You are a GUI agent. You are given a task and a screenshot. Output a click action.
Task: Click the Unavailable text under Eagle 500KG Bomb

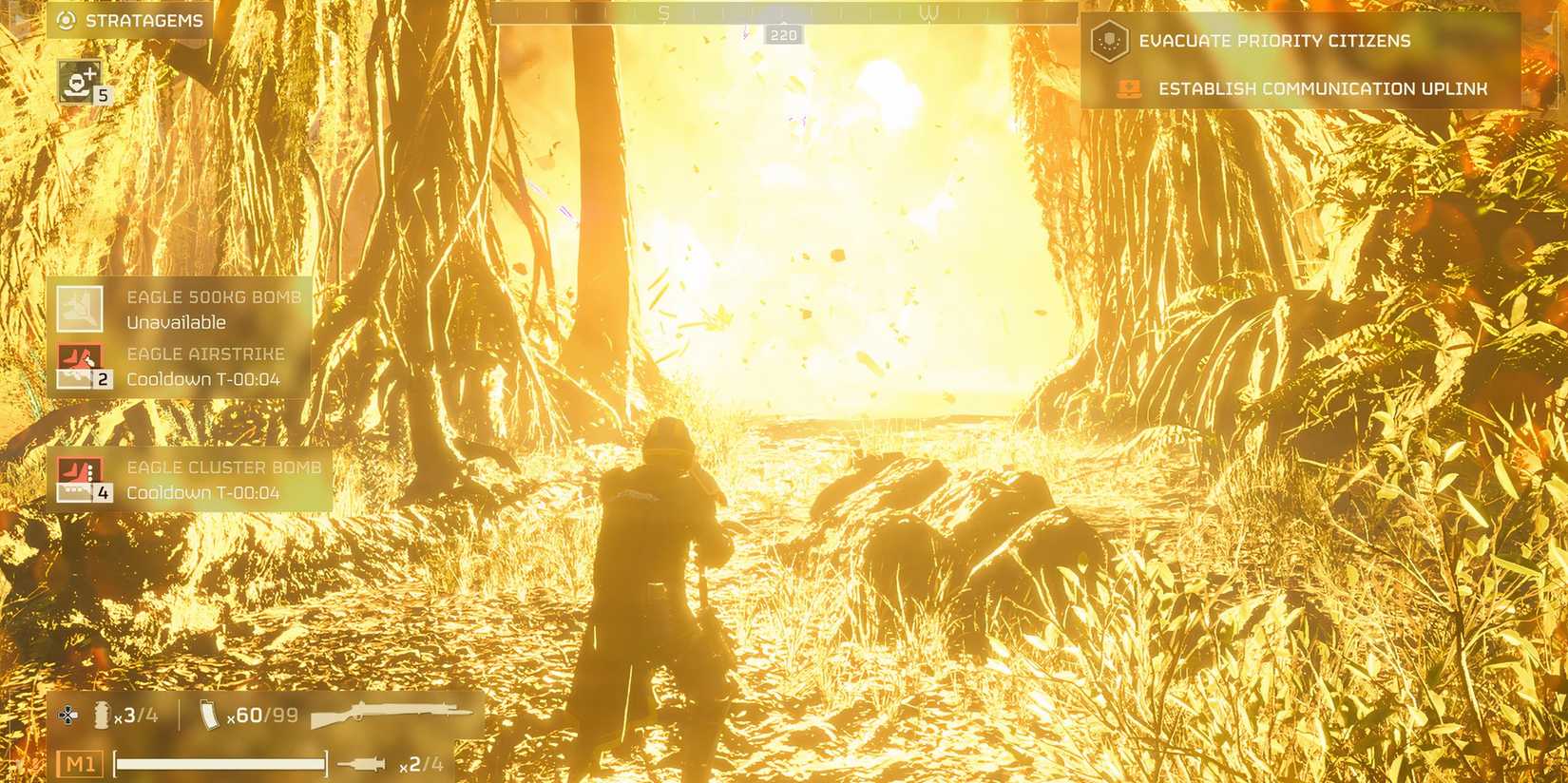[x=175, y=322]
